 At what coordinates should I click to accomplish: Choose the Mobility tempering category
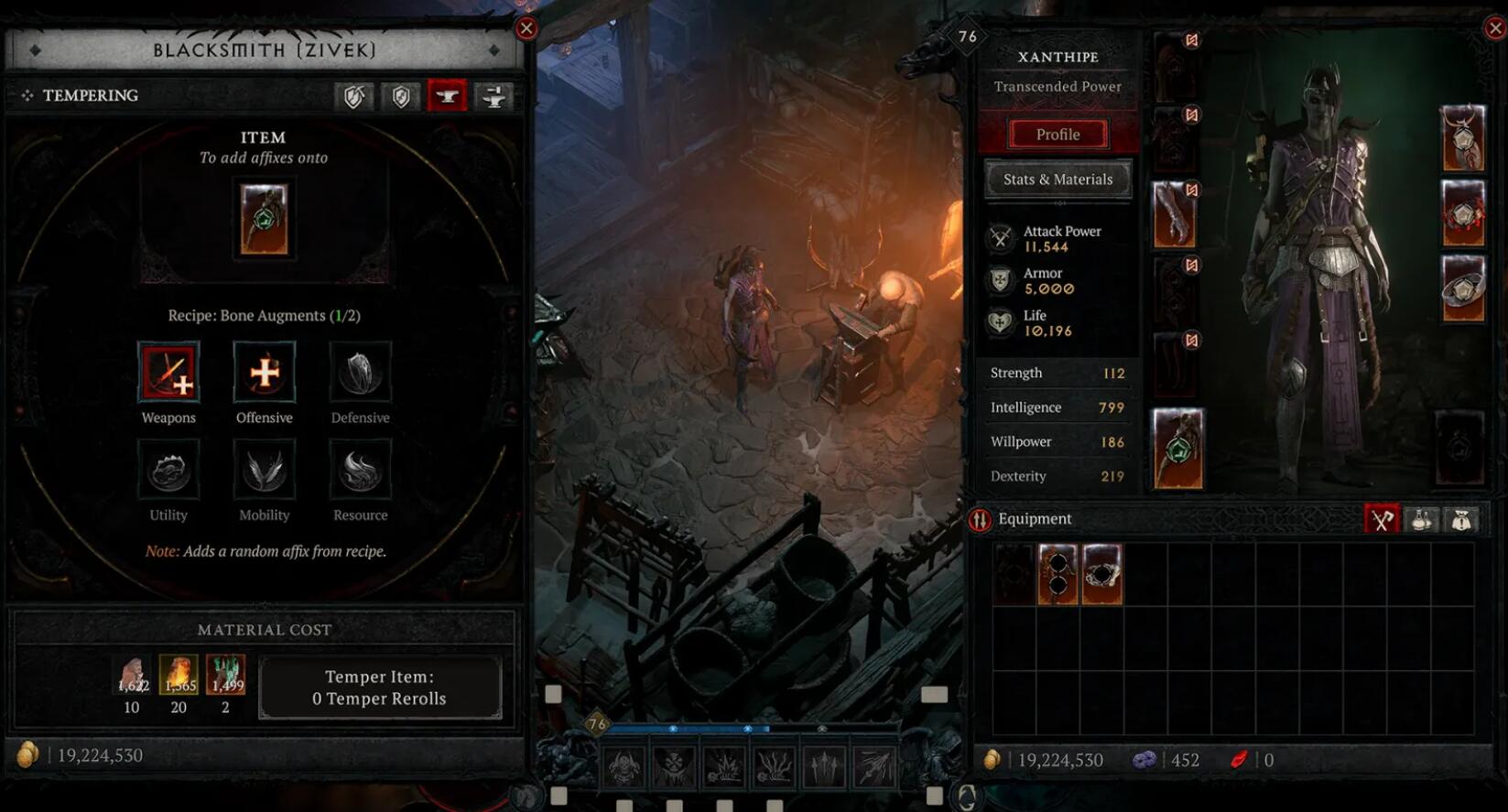265,471
